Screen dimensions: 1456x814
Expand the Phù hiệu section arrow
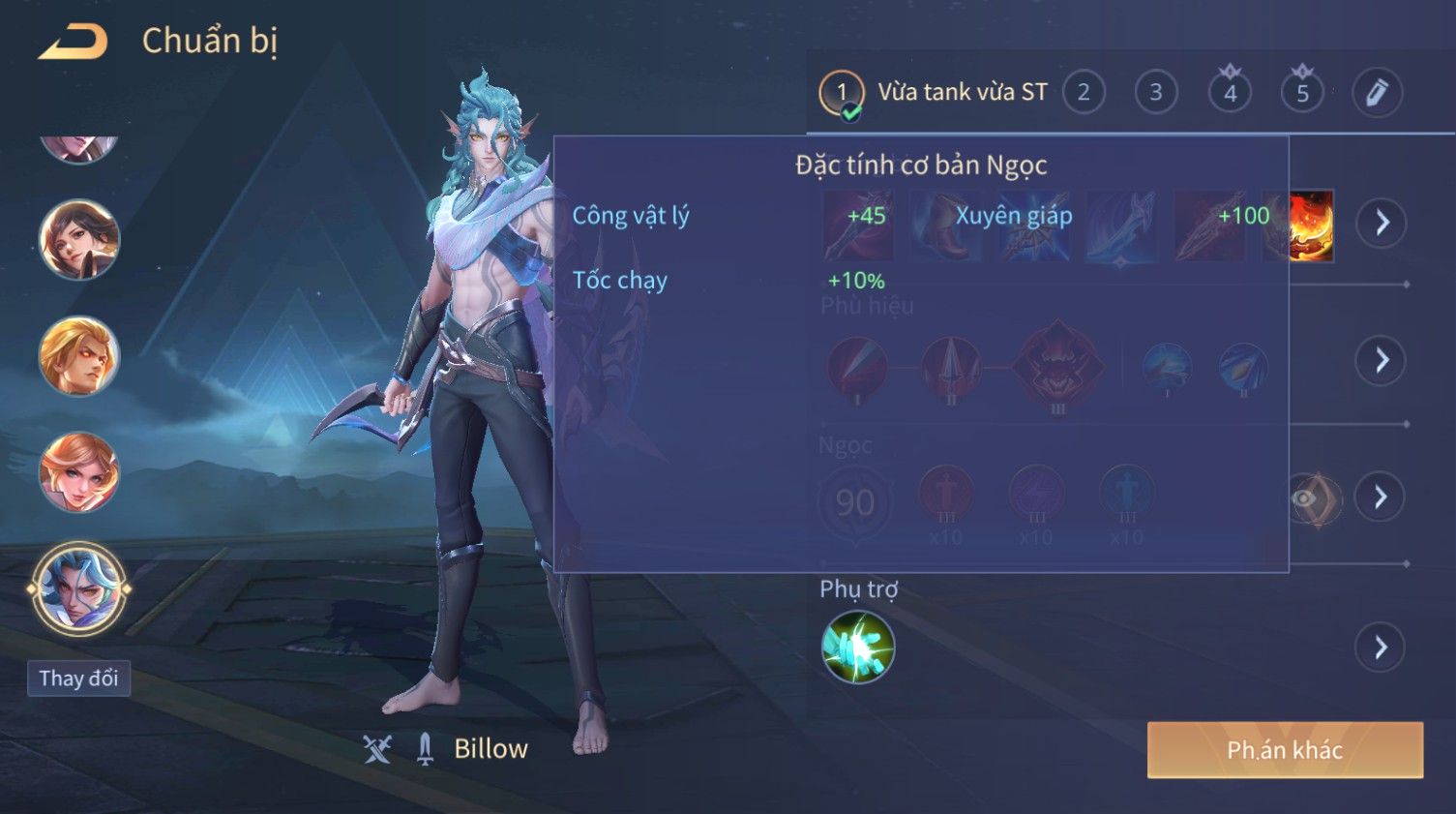(x=1382, y=360)
